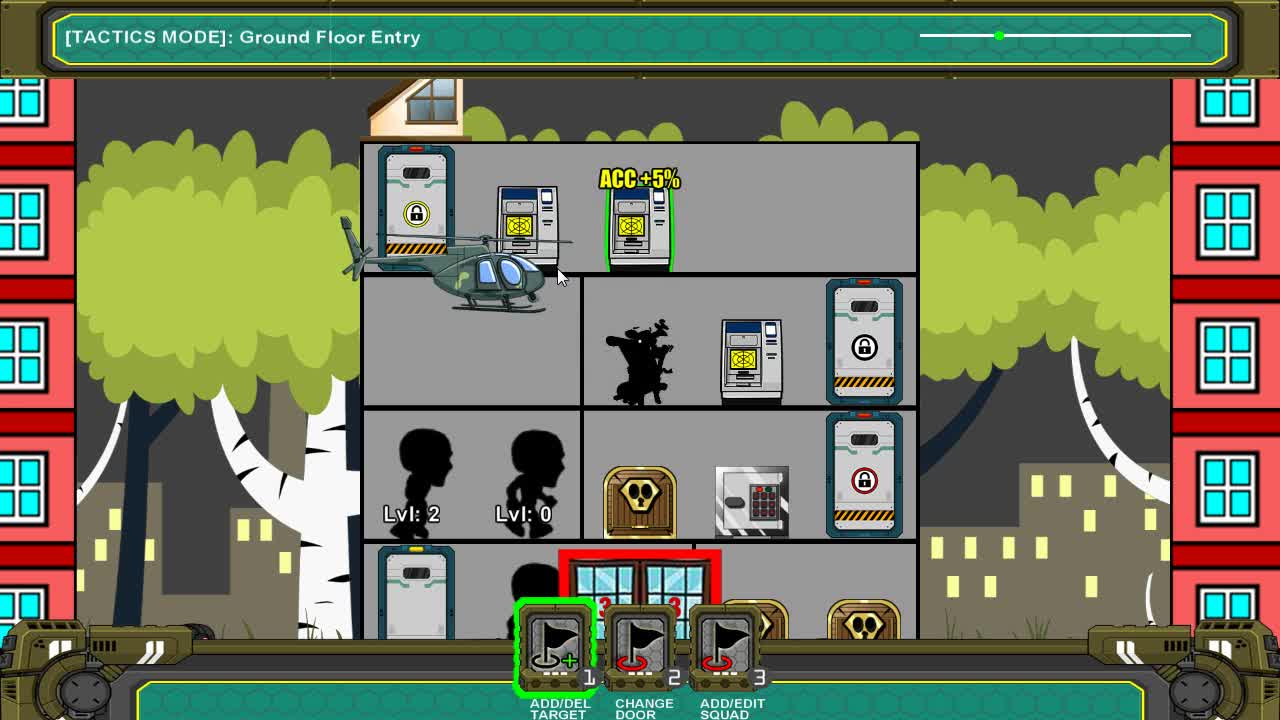Select the door with the yellow lock

tap(416, 206)
